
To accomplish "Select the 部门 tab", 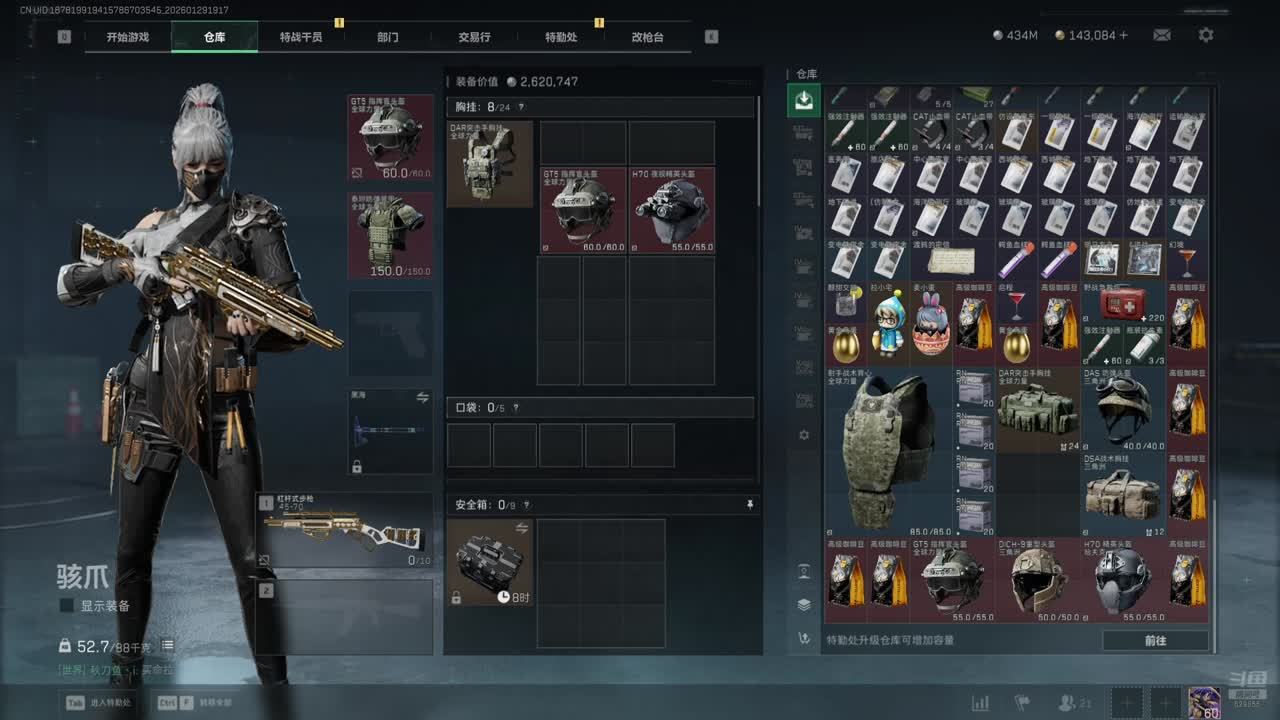I will pos(388,37).
